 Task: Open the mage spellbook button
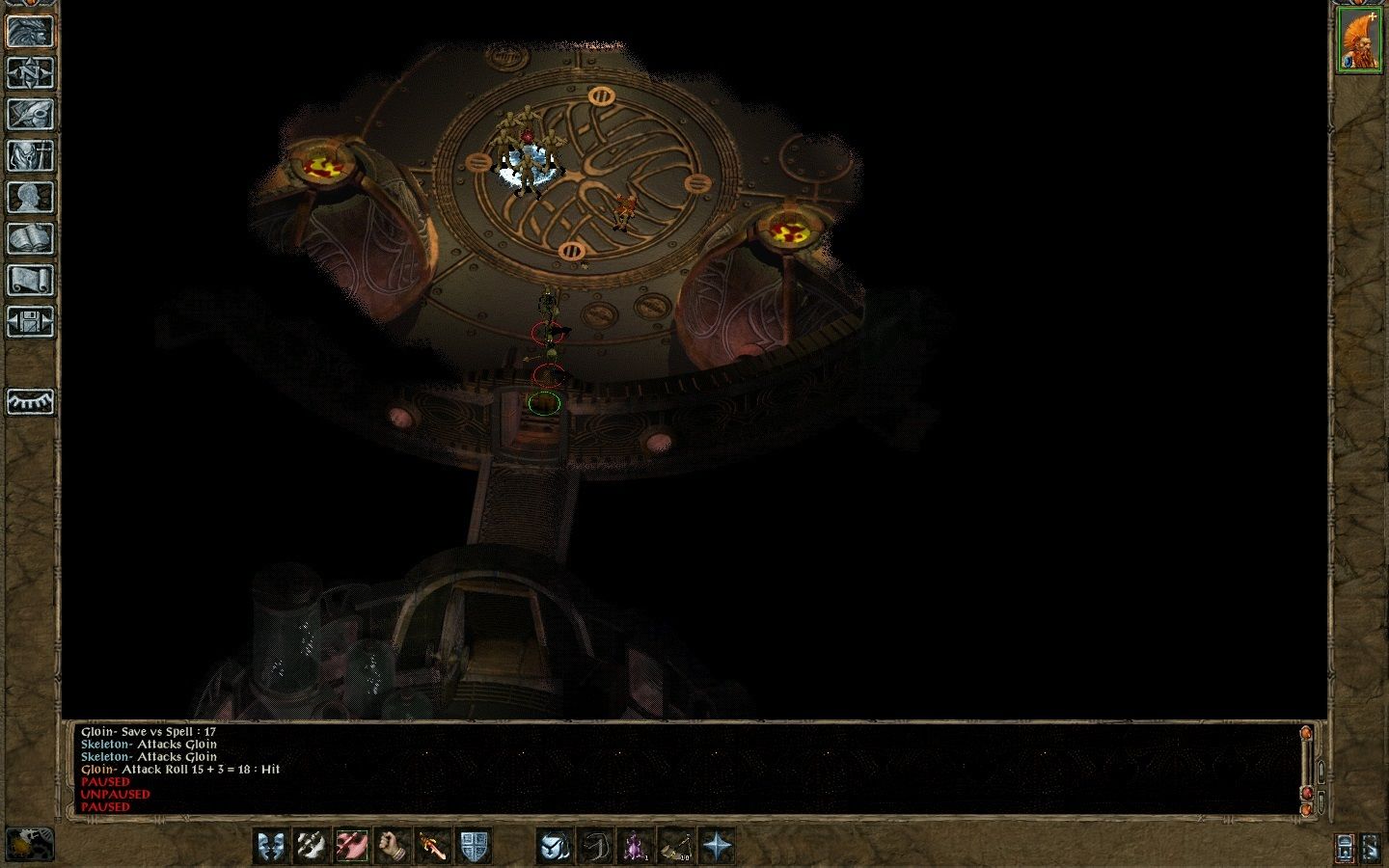(x=30, y=239)
